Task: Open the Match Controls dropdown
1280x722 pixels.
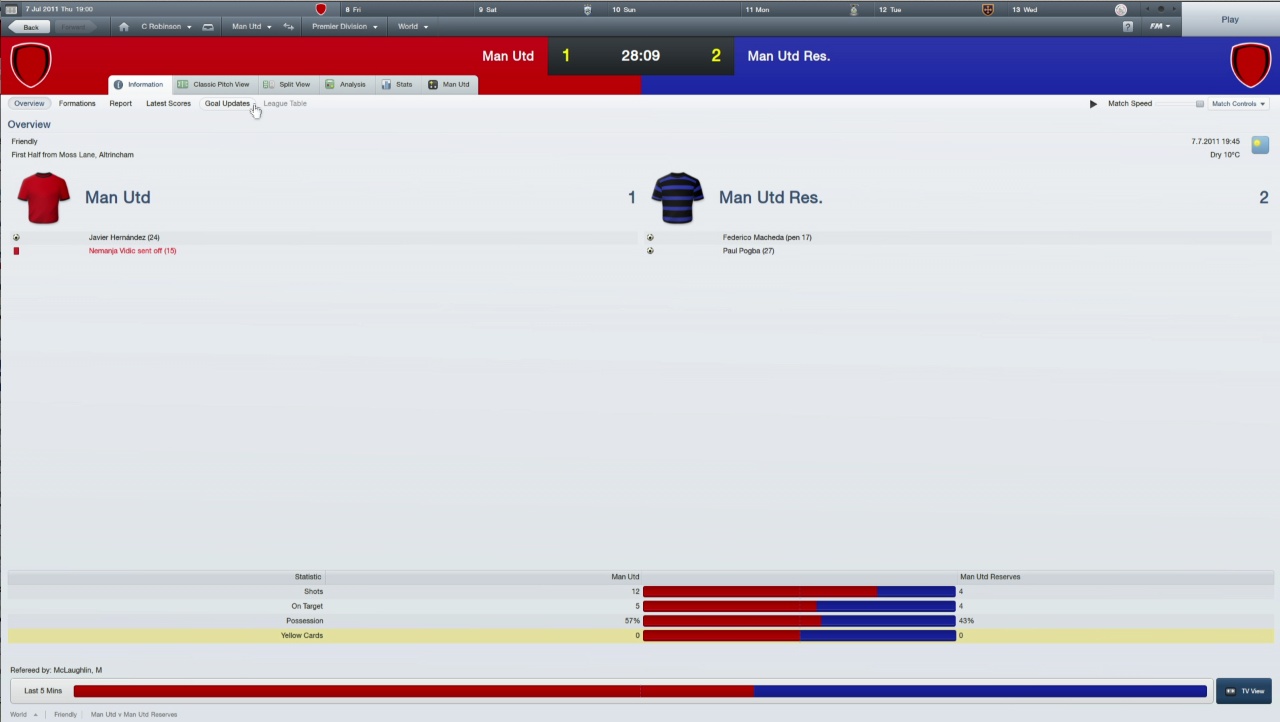Action: (x=1238, y=103)
